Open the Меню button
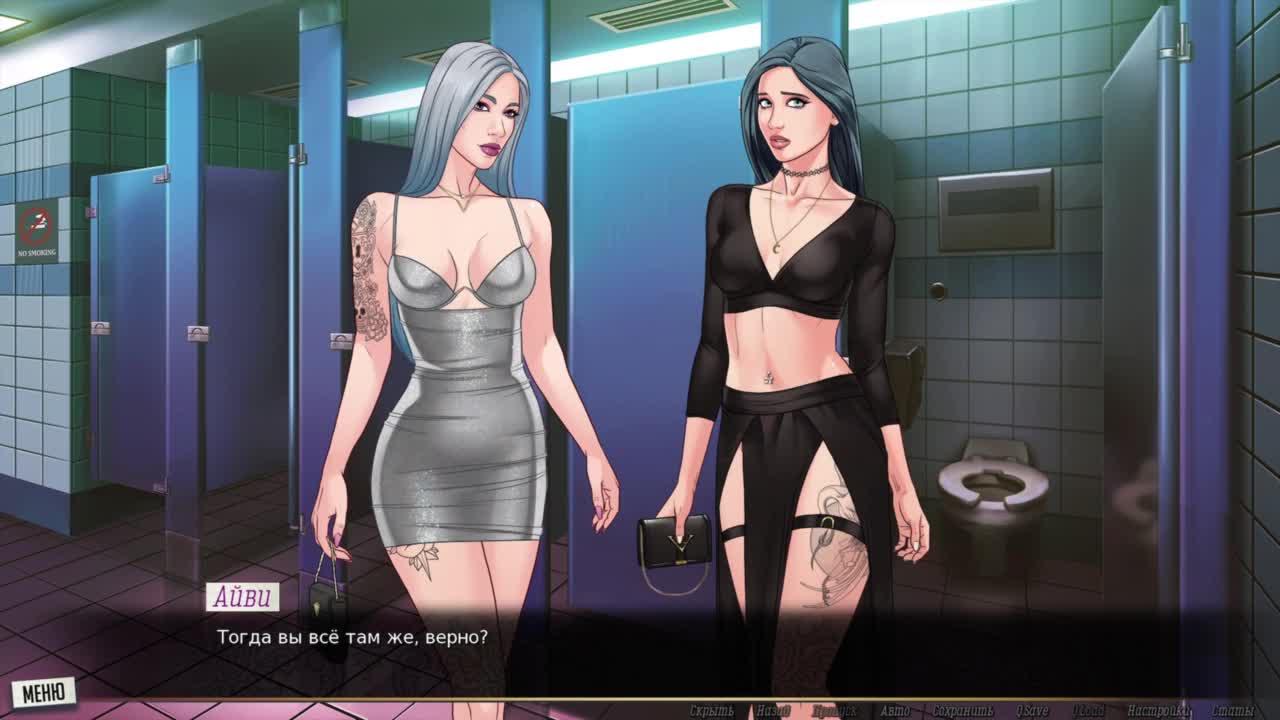 click(x=44, y=691)
